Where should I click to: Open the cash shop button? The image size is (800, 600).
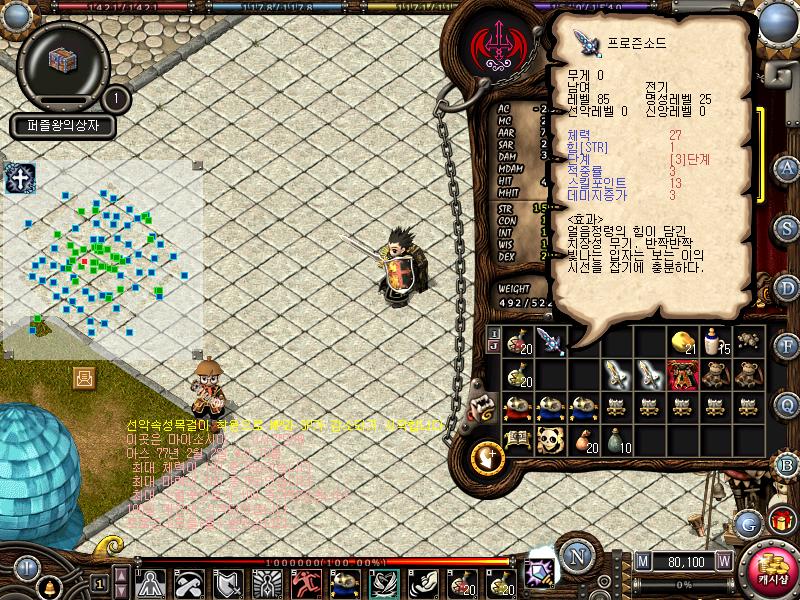[771, 569]
